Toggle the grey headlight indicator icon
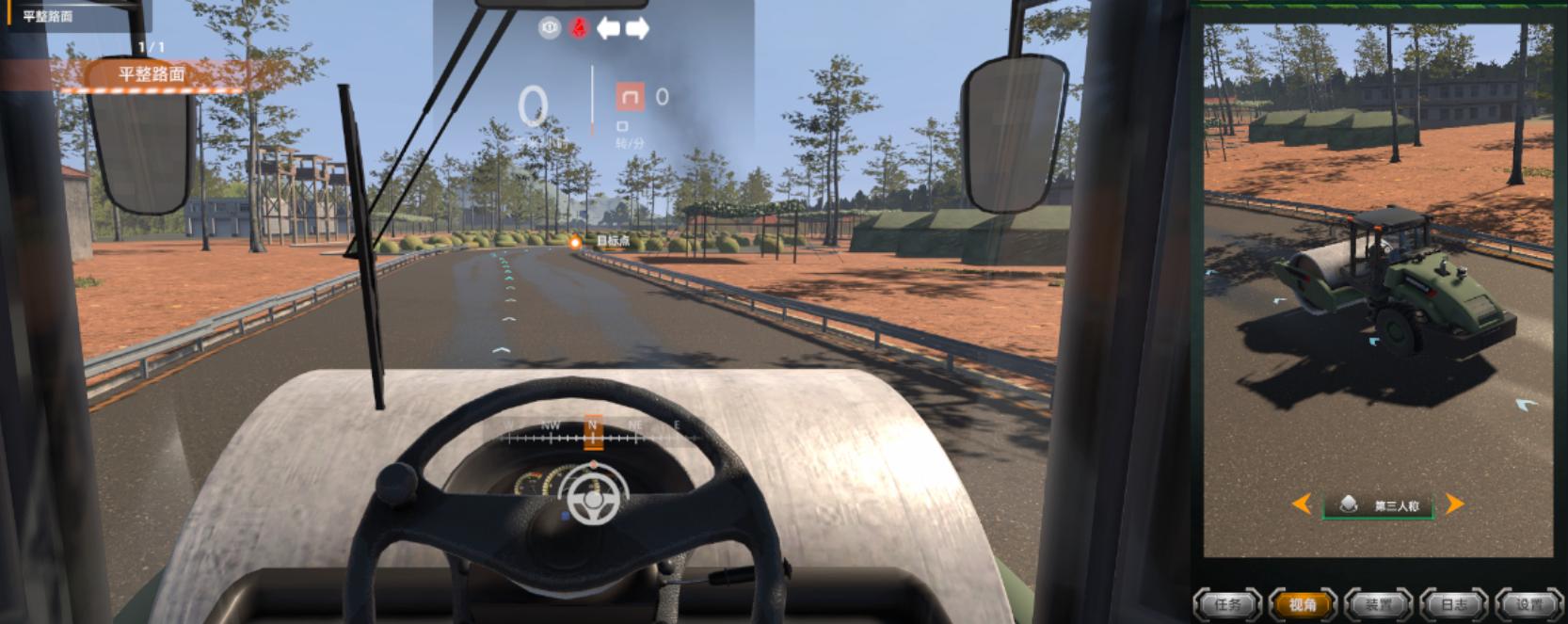1568x624 pixels. 550,28
